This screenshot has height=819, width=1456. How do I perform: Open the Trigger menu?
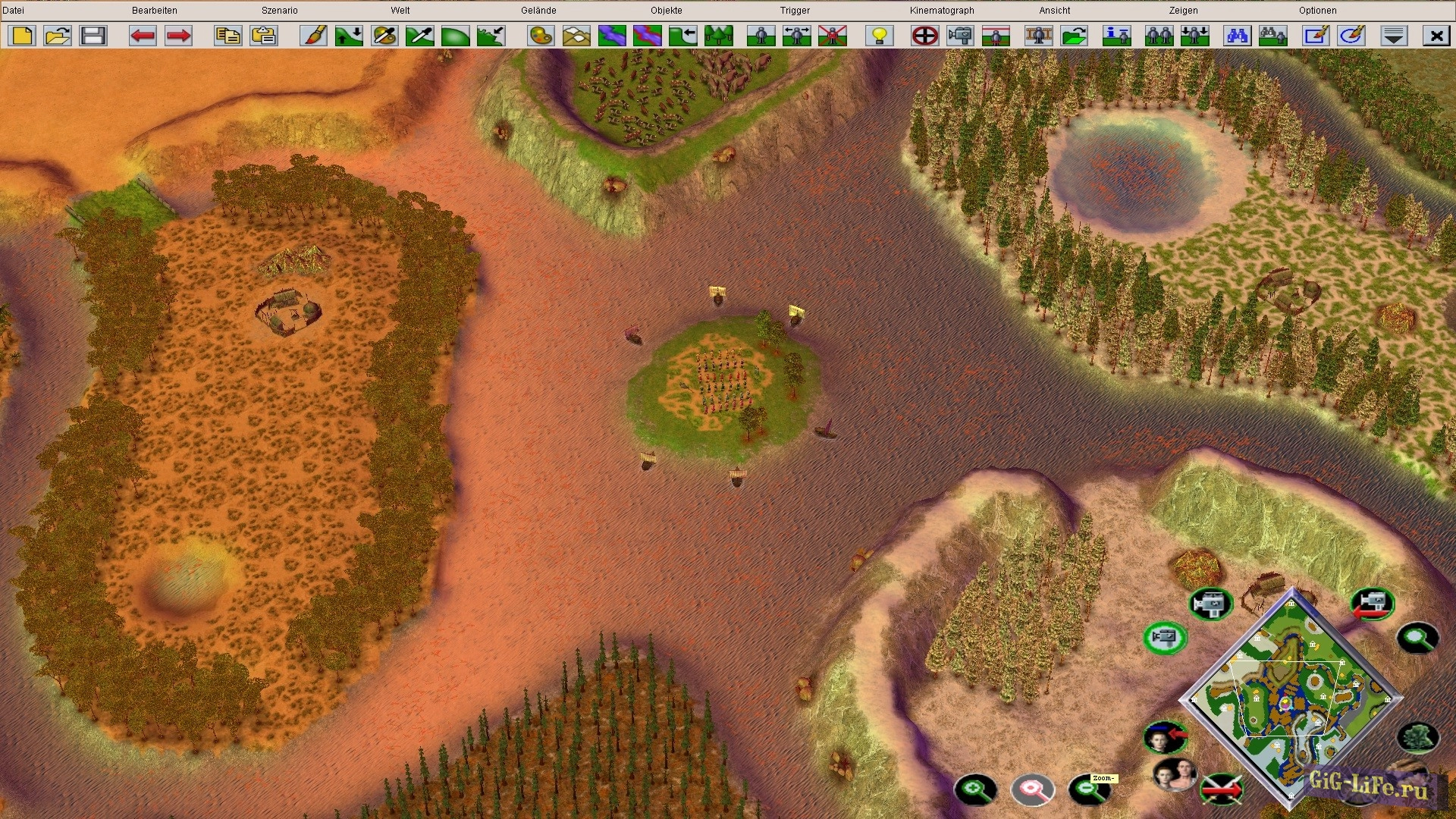tap(795, 11)
